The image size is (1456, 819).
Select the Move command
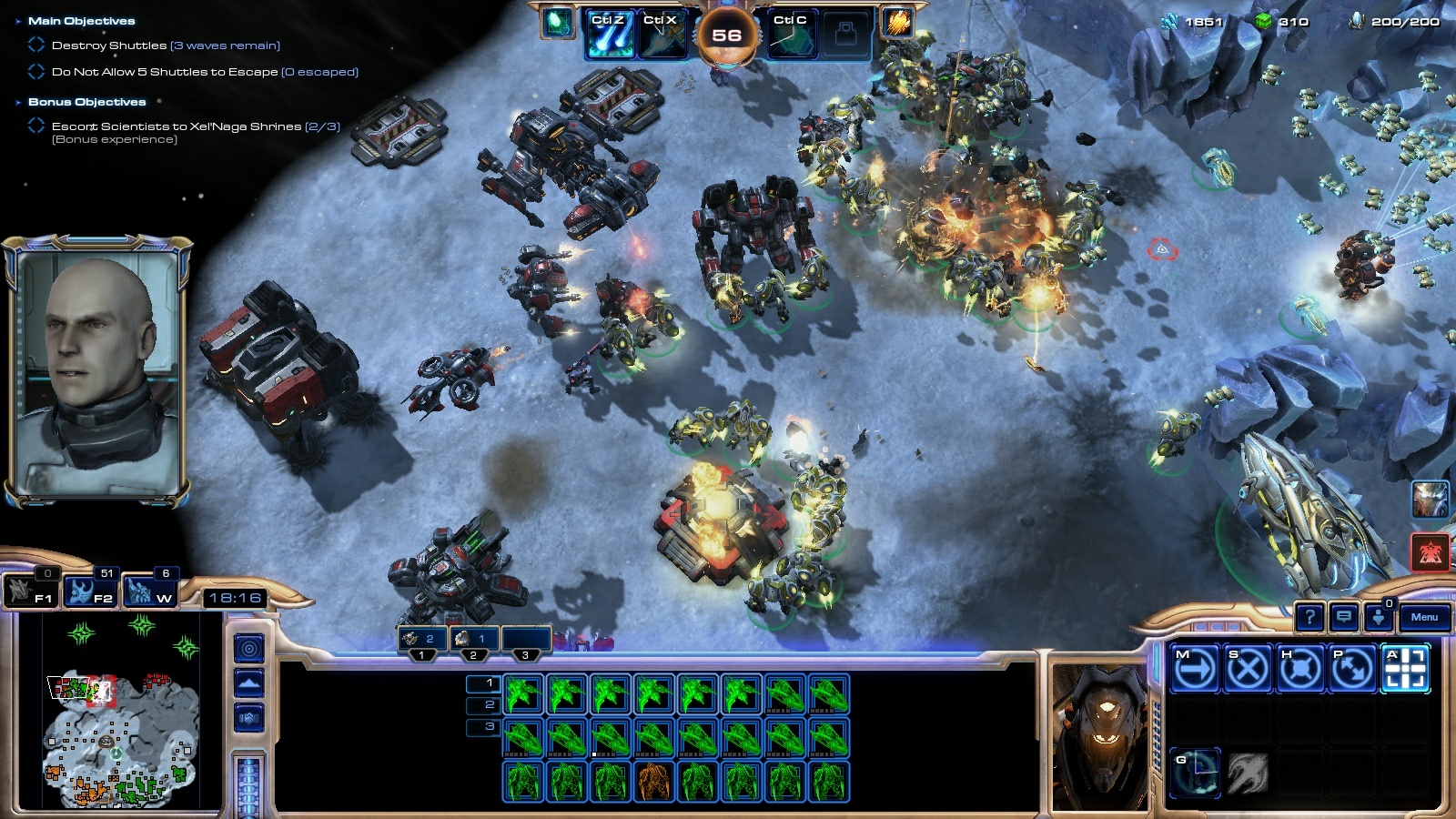click(x=1195, y=669)
